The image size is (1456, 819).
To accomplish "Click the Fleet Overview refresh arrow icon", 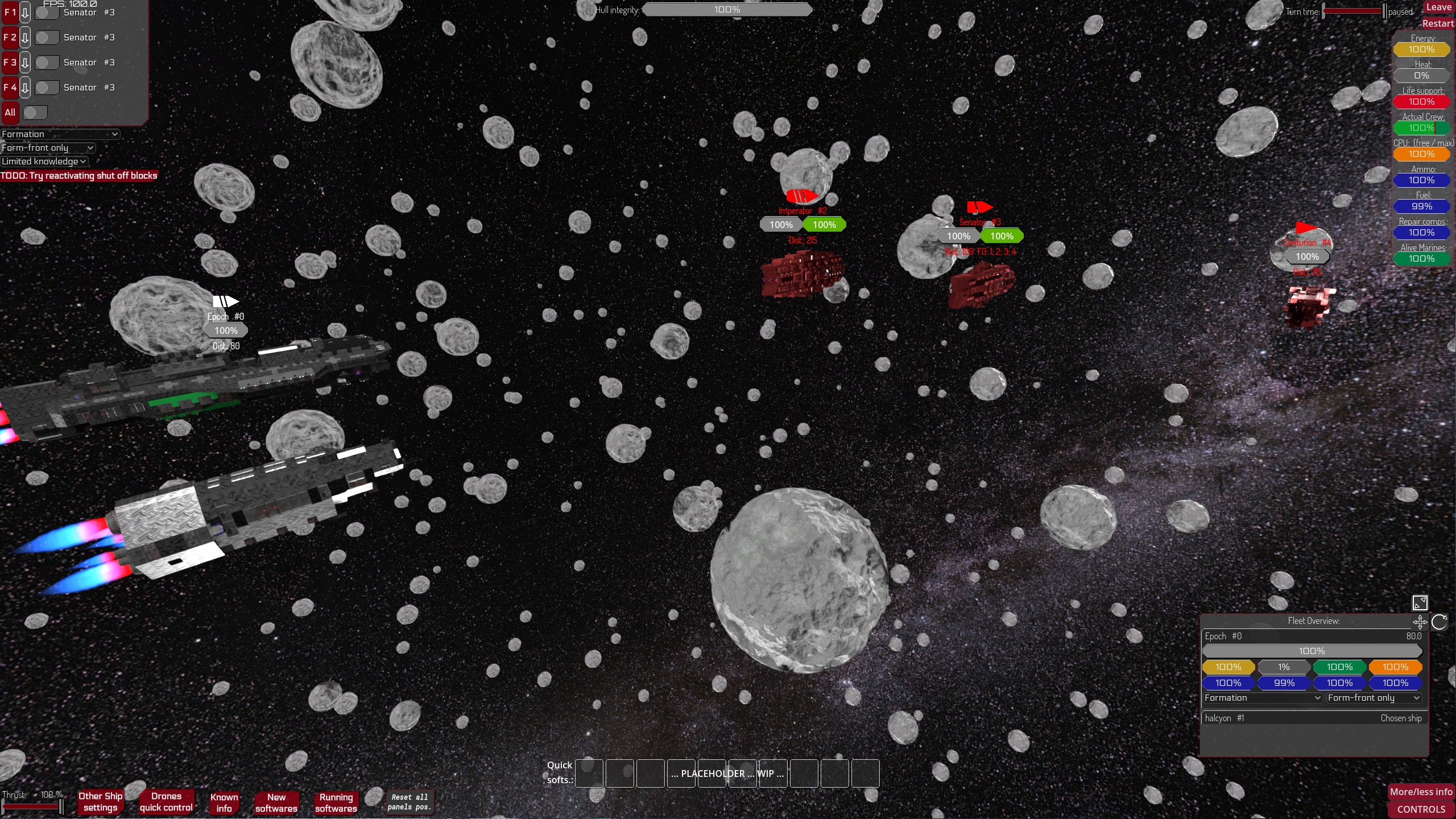I will 1440,622.
